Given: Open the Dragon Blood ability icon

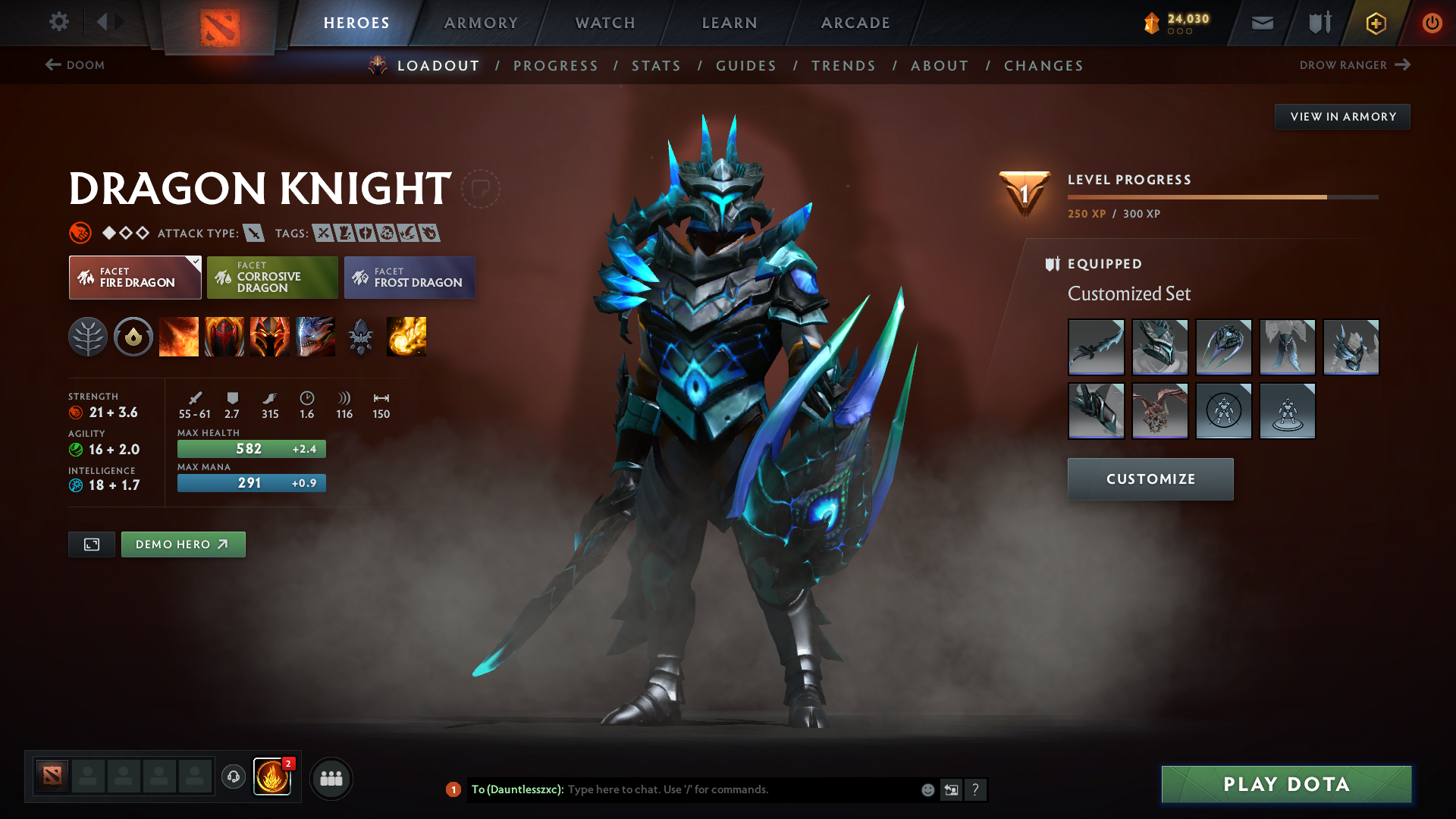Looking at the screenshot, I should coord(270,337).
